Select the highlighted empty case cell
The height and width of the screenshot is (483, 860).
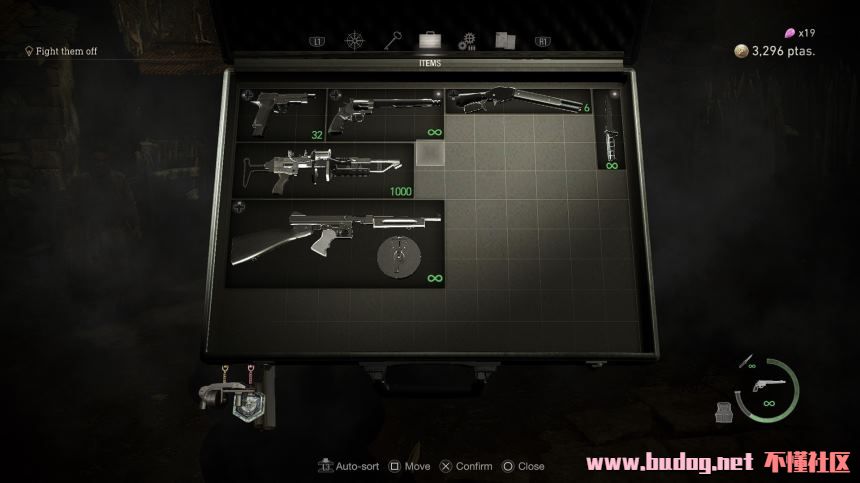click(x=430, y=154)
